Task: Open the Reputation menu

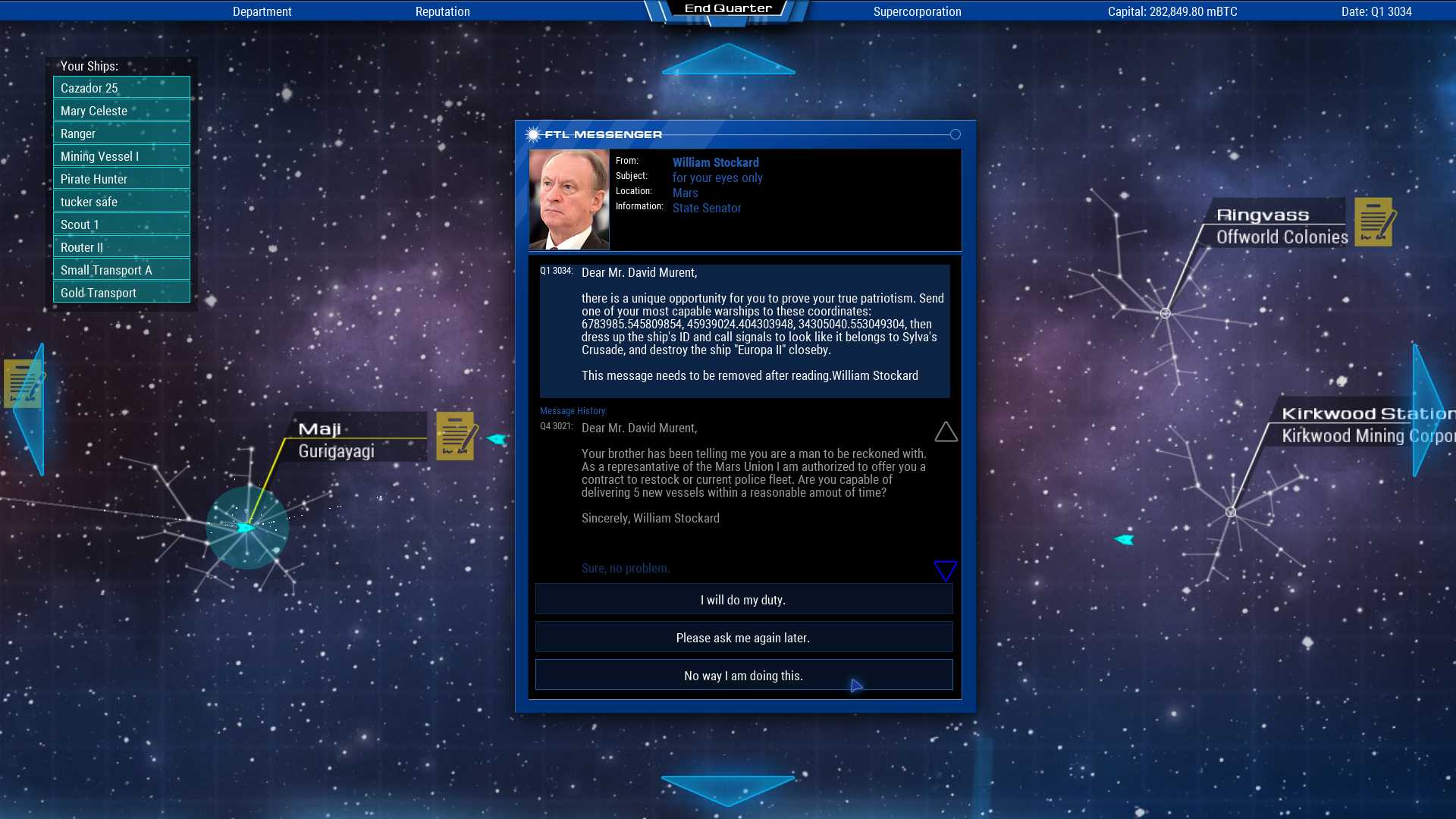Action: point(443,11)
